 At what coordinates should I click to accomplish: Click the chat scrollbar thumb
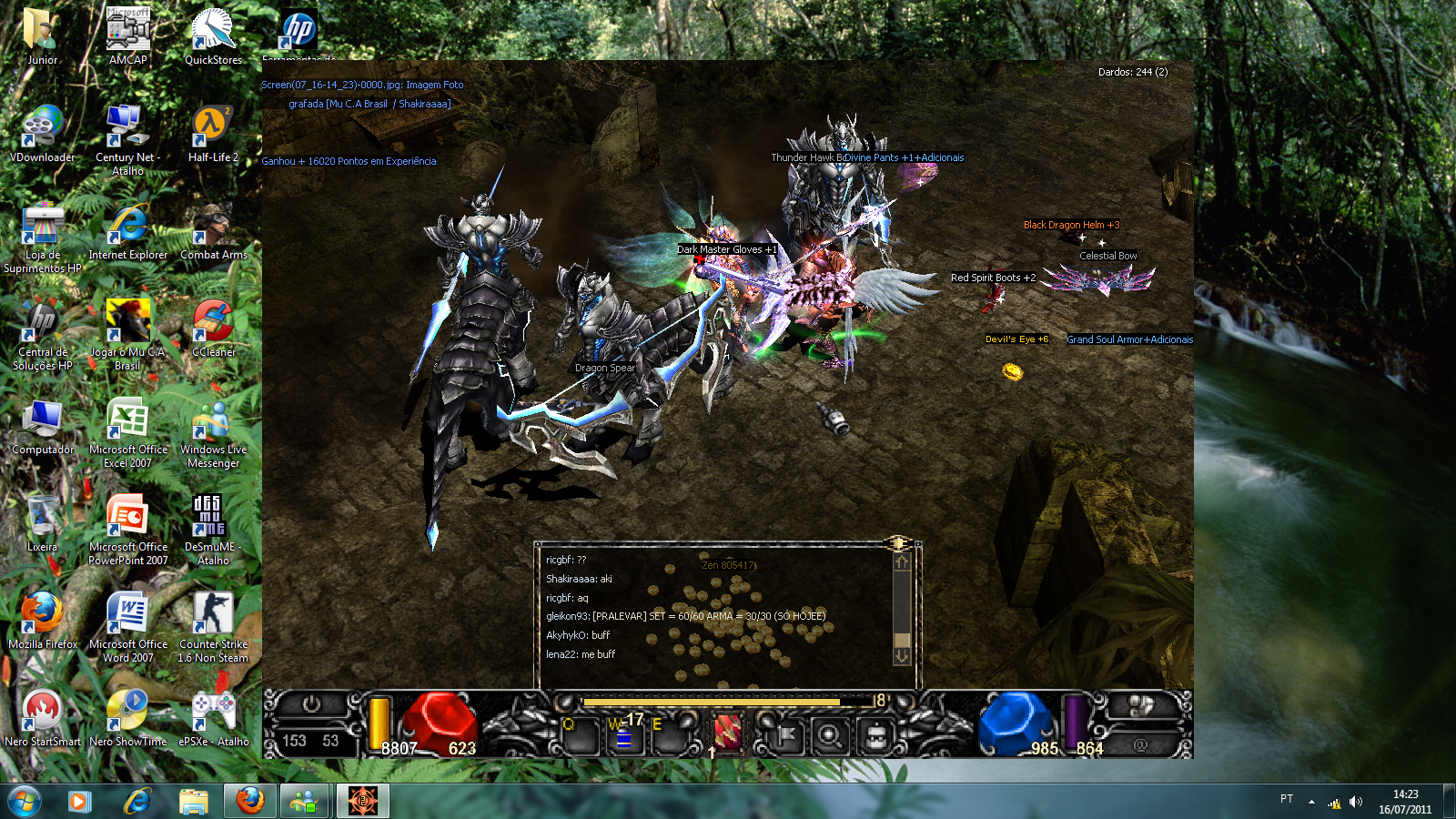(x=902, y=639)
